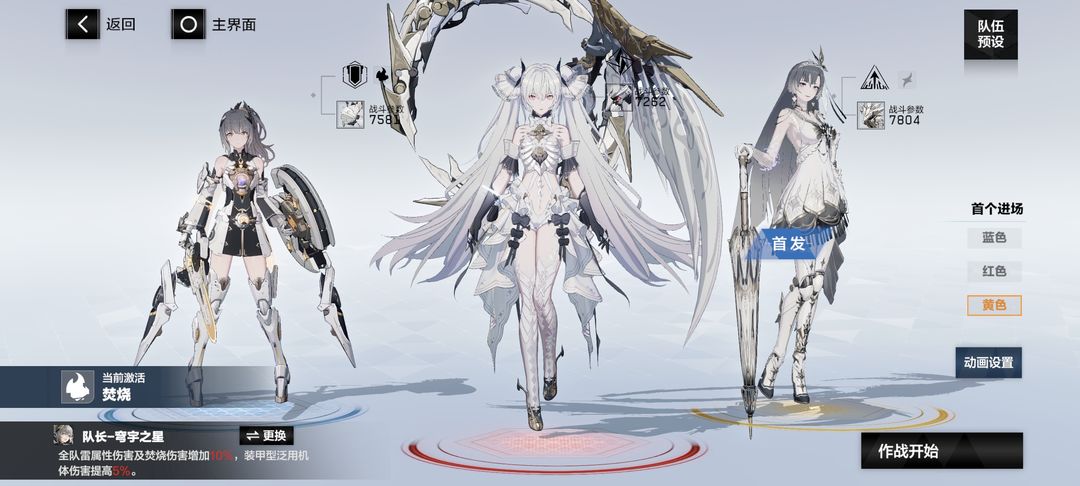
Task: Click the 队长 leader portrait icon
Action: click(x=66, y=437)
